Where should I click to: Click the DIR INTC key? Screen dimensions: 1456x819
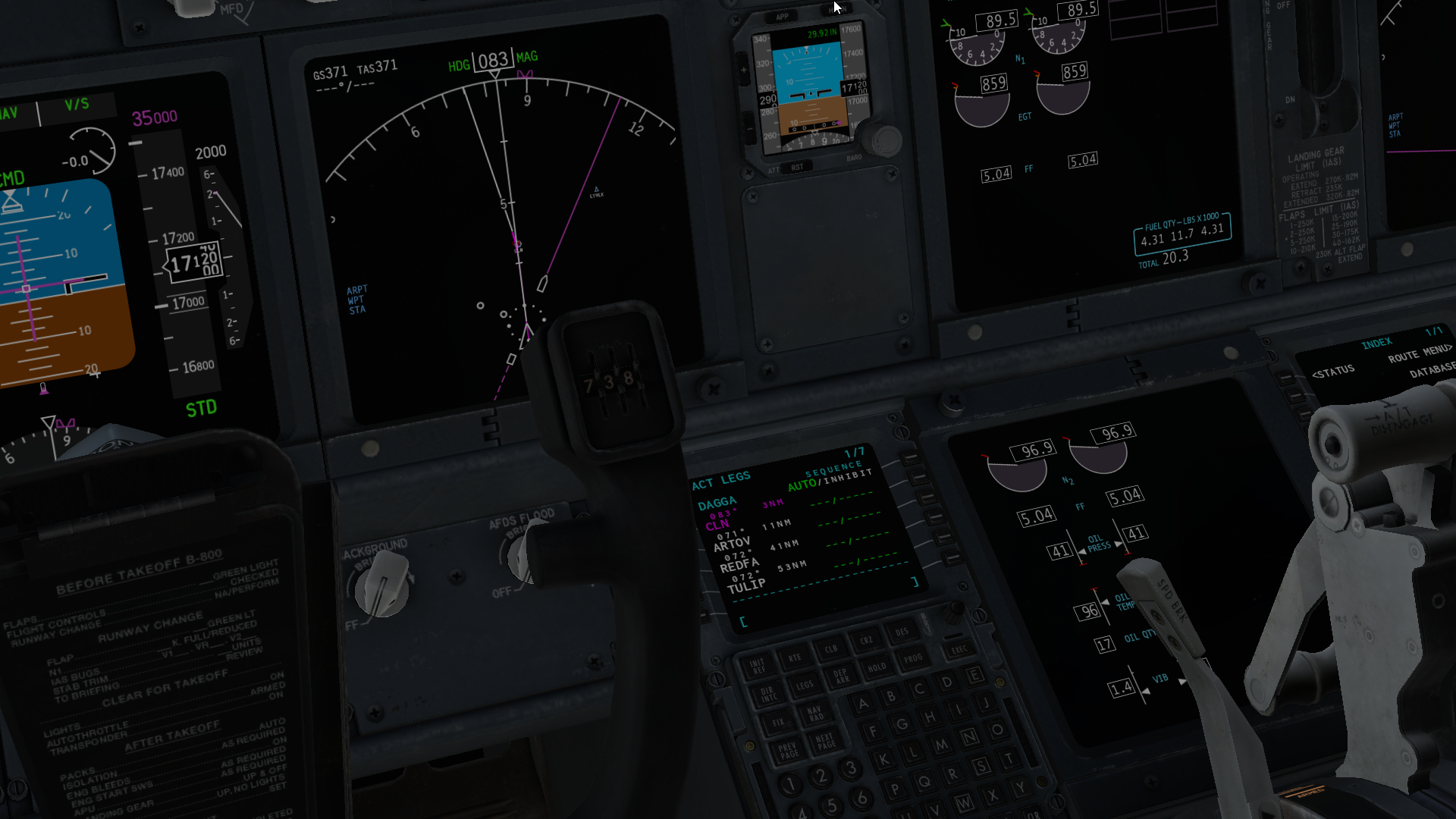767,695
